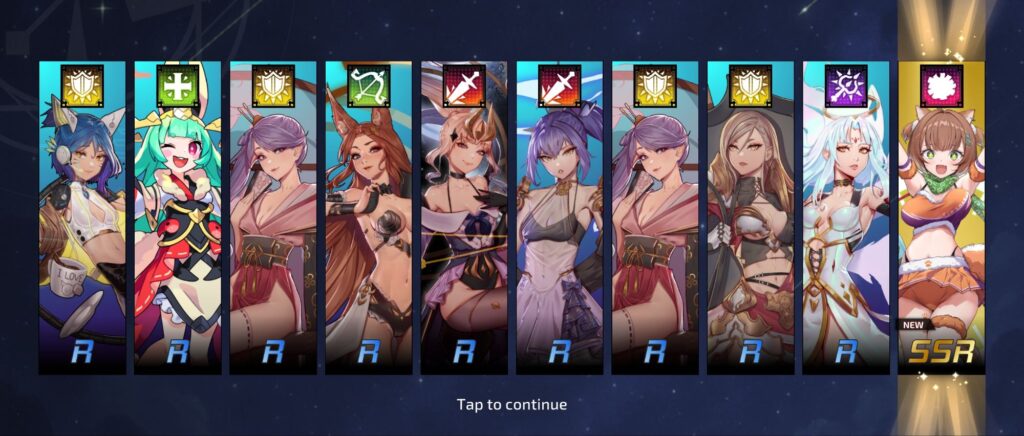1024x436 pixels.
Task: Select the new SSR brown-haired girl card
Action: coord(941,220)
